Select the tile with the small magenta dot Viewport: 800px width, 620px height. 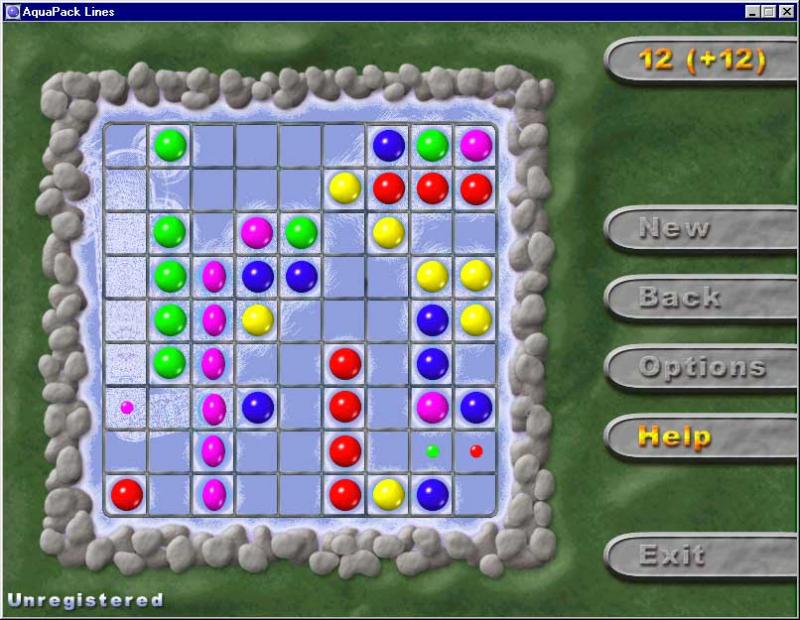(x=127, y=407)
